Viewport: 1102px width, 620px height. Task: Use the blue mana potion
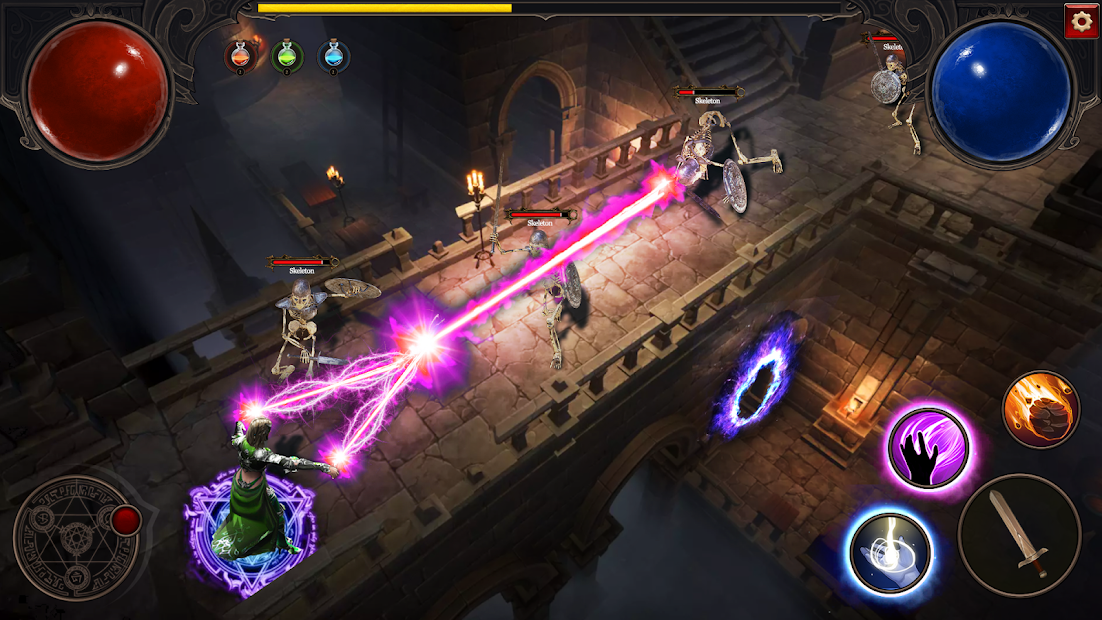(334, 56)
